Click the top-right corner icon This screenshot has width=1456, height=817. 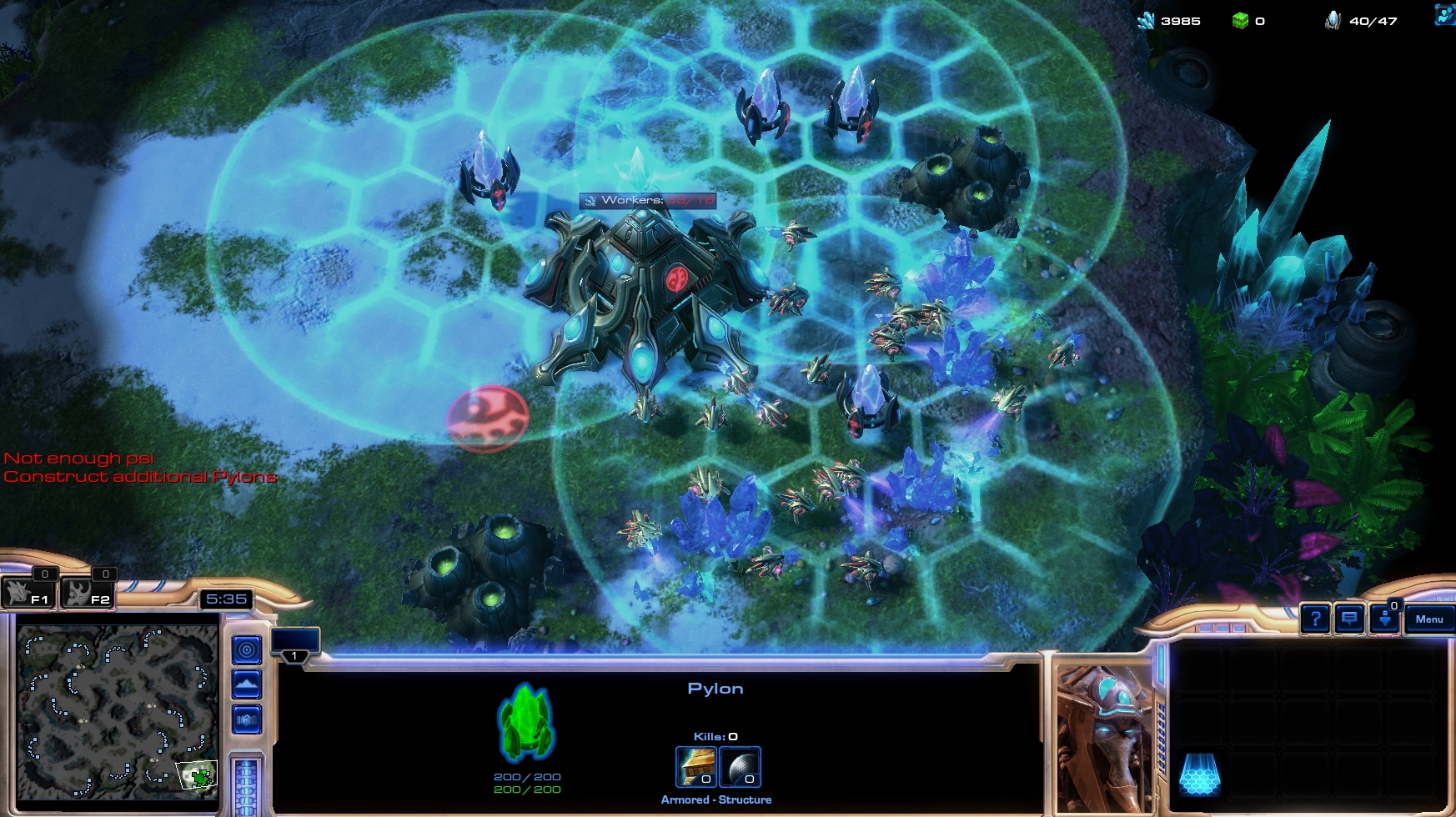1445,14
